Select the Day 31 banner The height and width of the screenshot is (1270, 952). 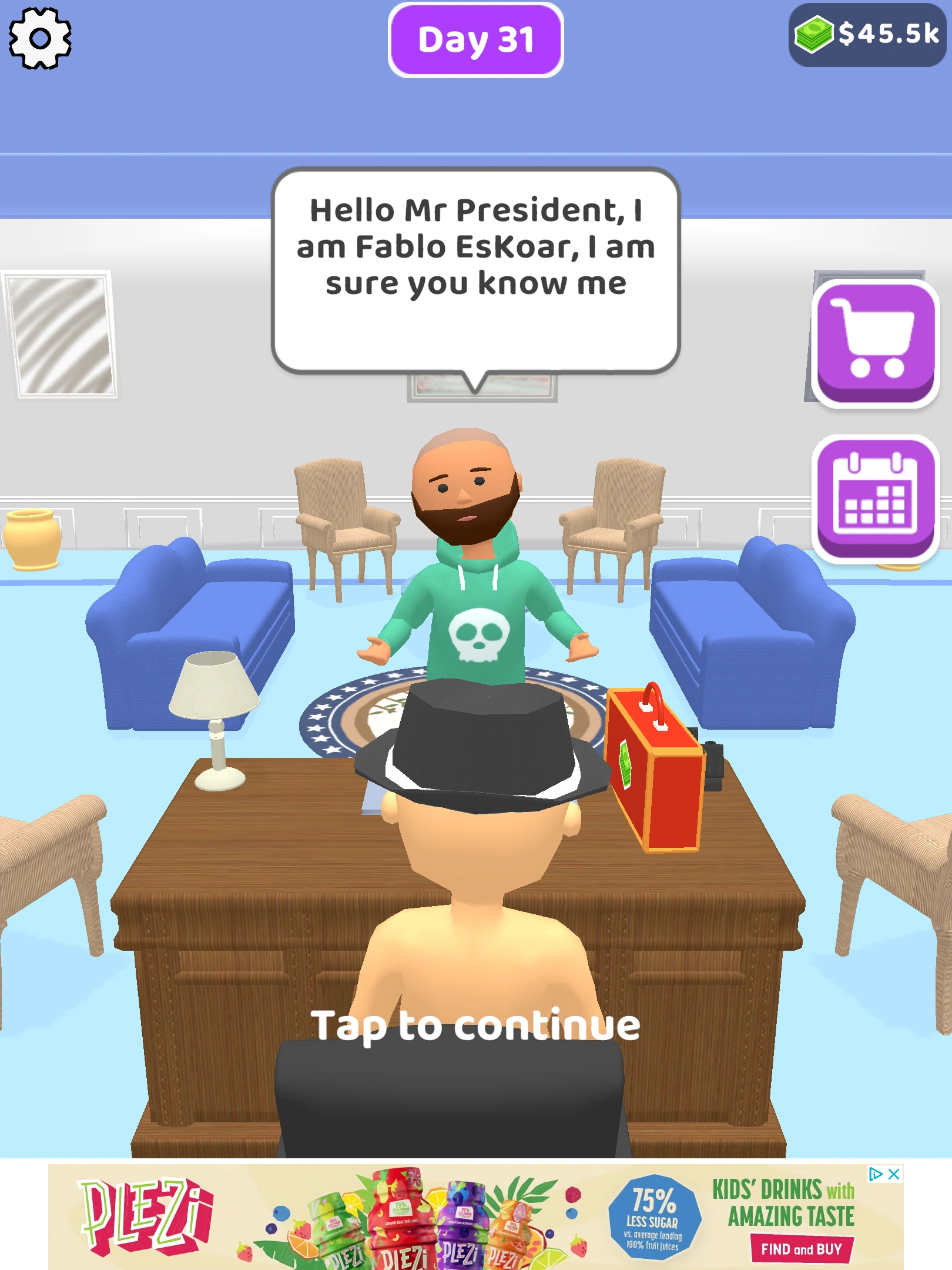[x=476, y=39]
